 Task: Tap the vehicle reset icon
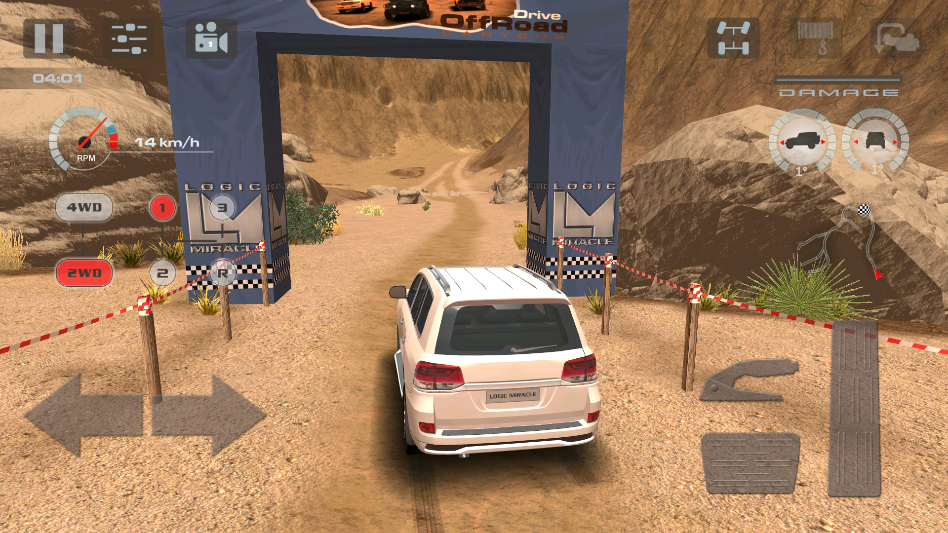(x=895, y=39)
